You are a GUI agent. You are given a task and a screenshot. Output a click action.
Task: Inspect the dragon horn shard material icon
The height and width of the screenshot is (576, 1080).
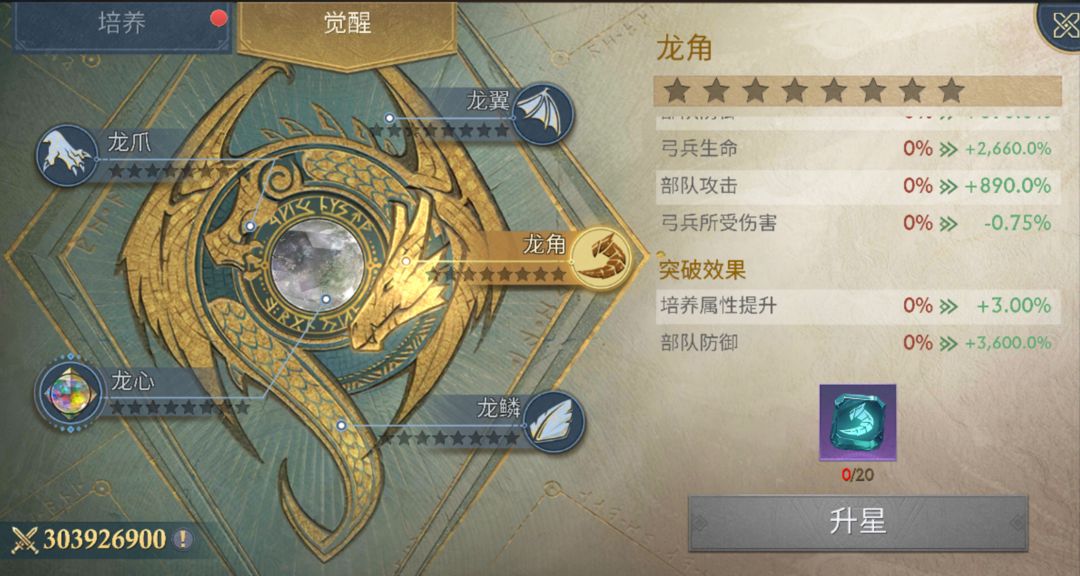click(858, 423)
